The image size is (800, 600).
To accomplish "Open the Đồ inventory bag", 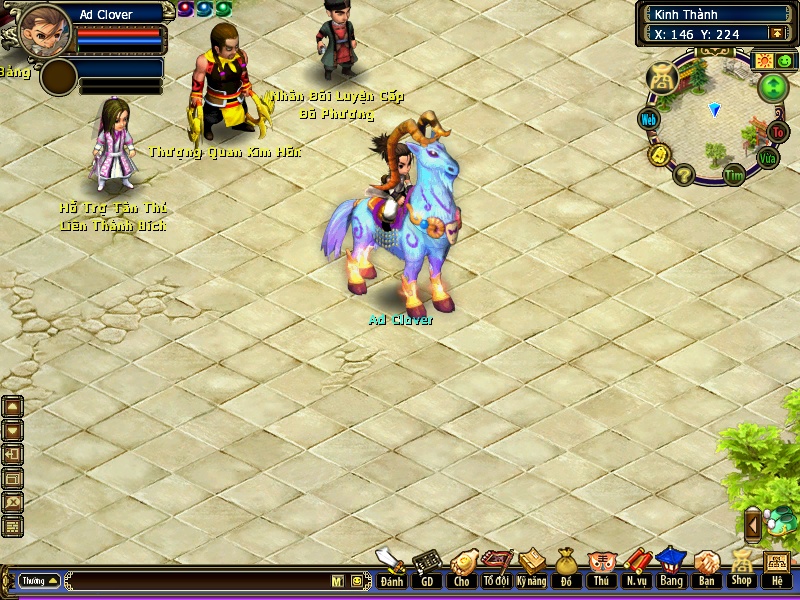I will [x=566, y=570].
